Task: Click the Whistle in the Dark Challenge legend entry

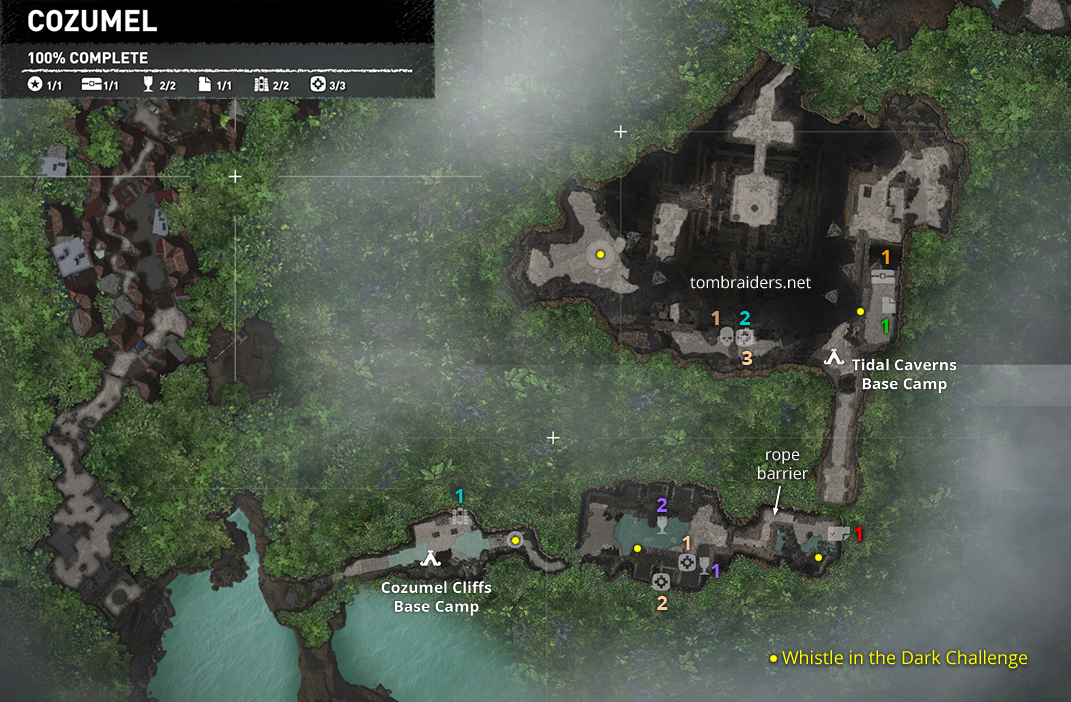Action: (897, 658)
